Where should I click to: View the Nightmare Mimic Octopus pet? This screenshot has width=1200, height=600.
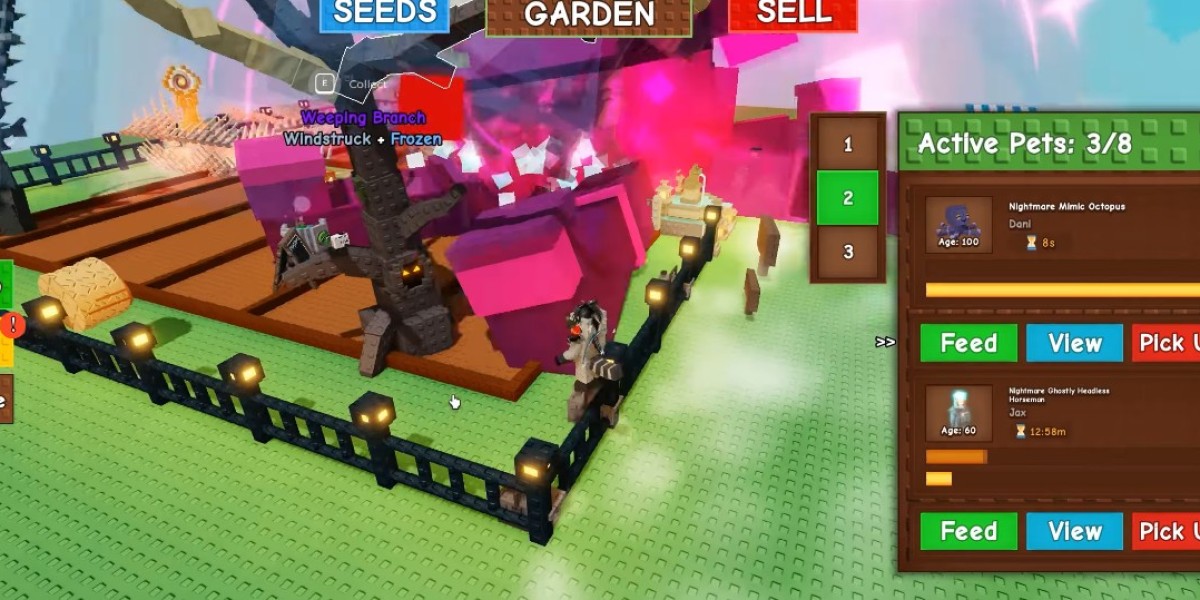tap(1074, 343)
